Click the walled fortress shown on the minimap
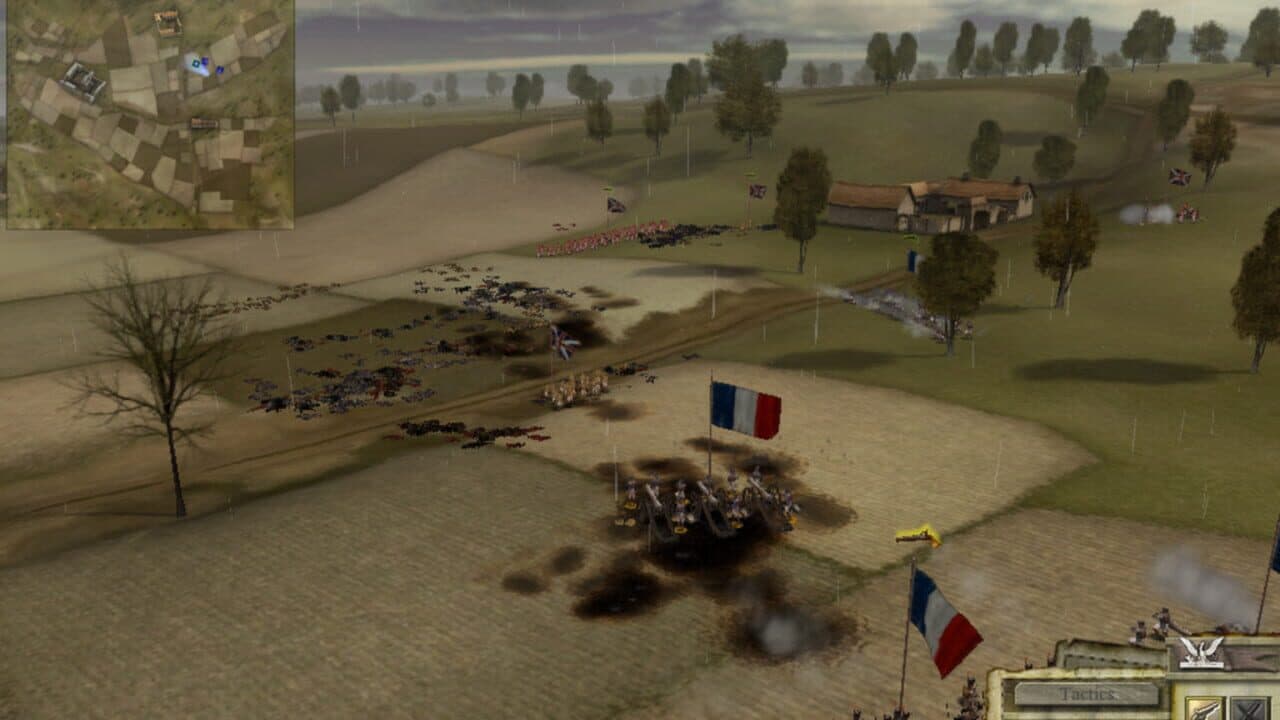The image size is (1280, 720). 81,83
